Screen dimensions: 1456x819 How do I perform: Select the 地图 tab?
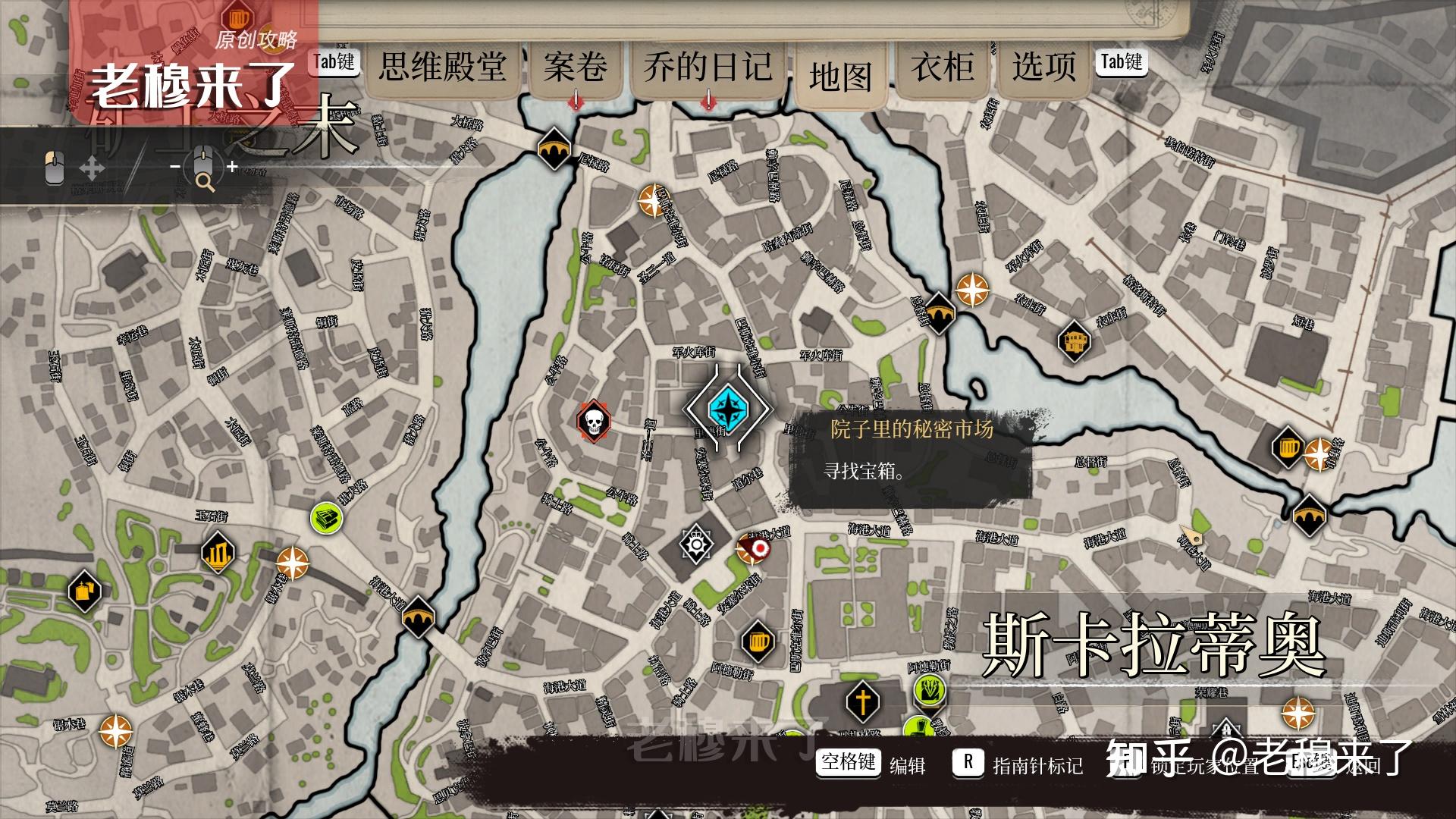(840, 77)
